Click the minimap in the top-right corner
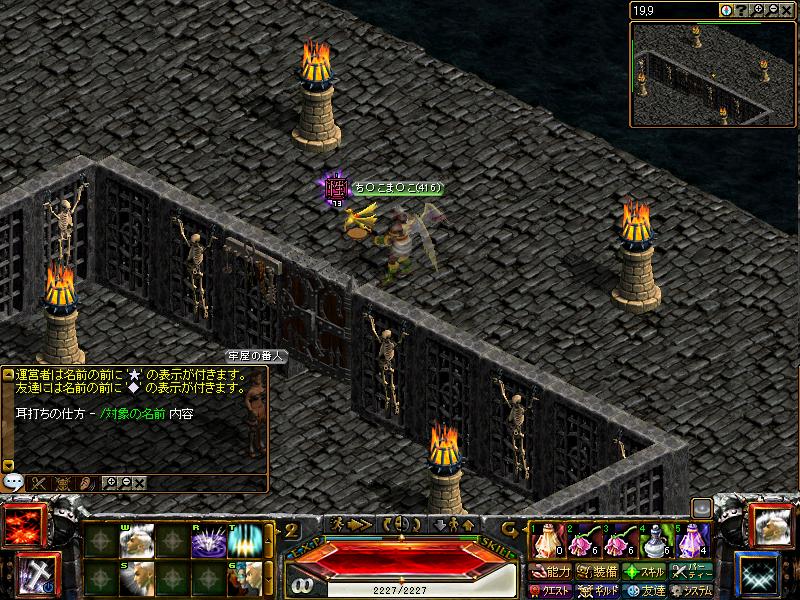Screen dimensions: 800x600 click(x=710, y=72)
